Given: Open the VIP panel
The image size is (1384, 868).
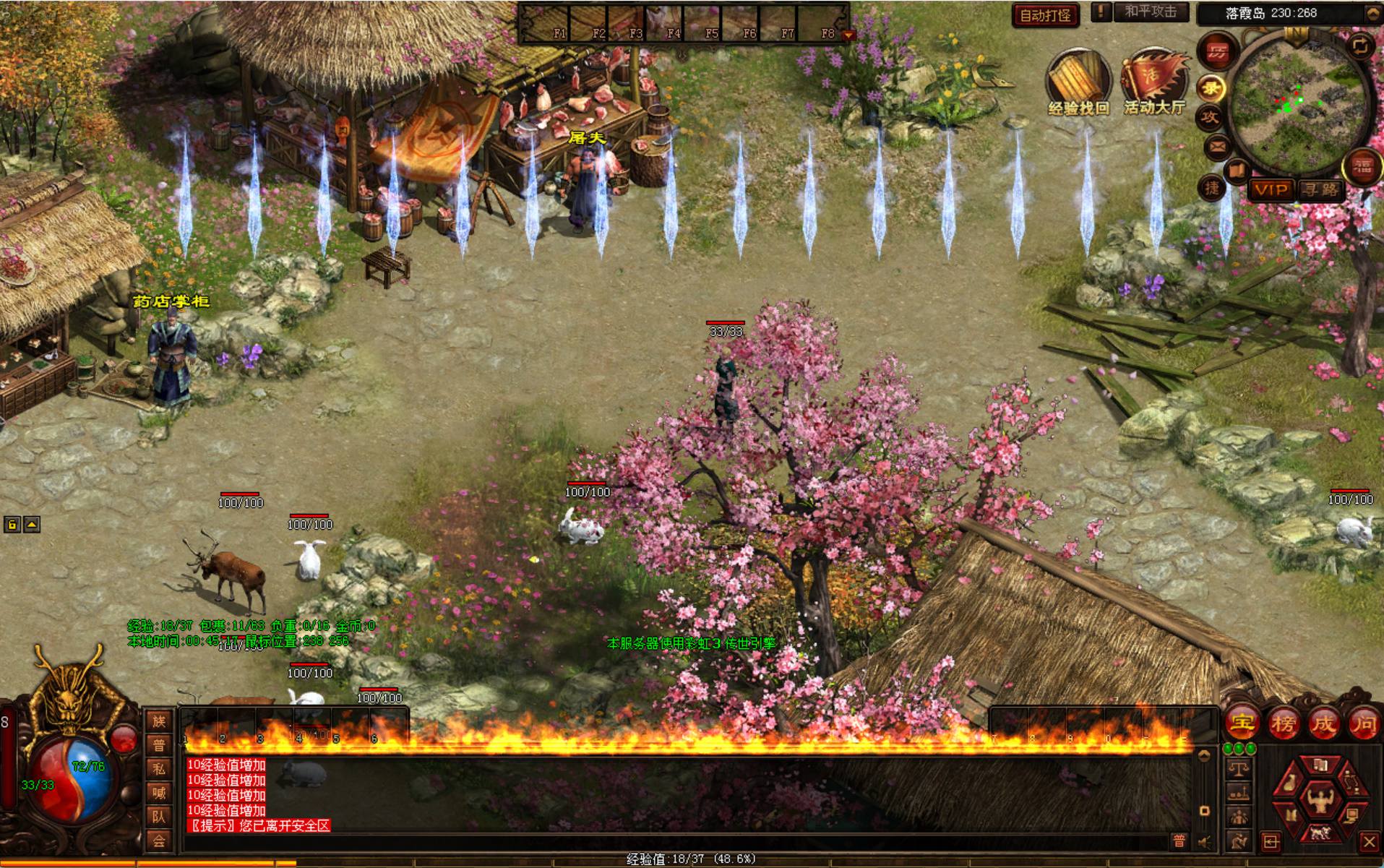Looking at the screenshot, I should tap(1271, 190).
